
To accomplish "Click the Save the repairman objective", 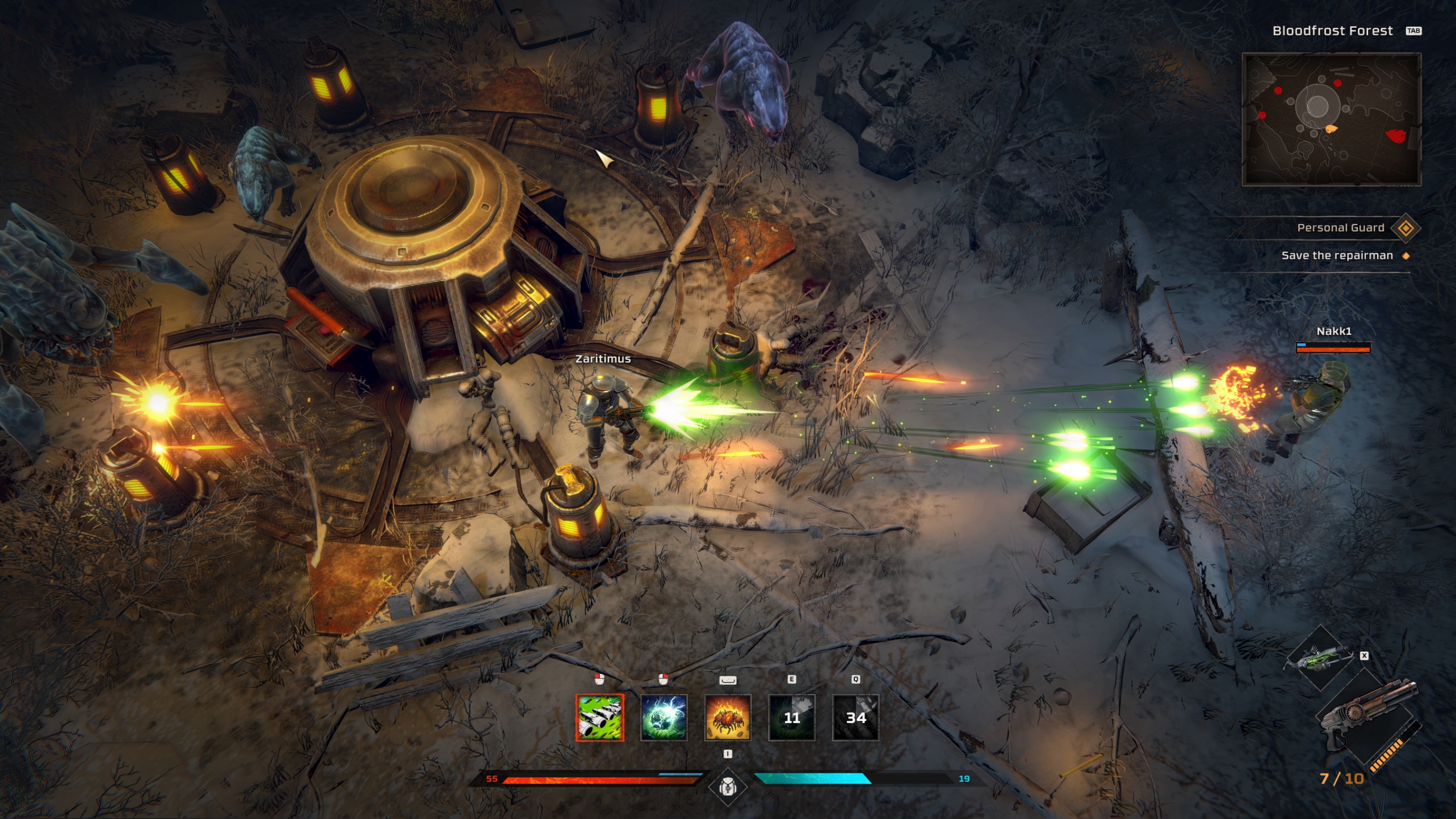I will tap(1337, 255).
